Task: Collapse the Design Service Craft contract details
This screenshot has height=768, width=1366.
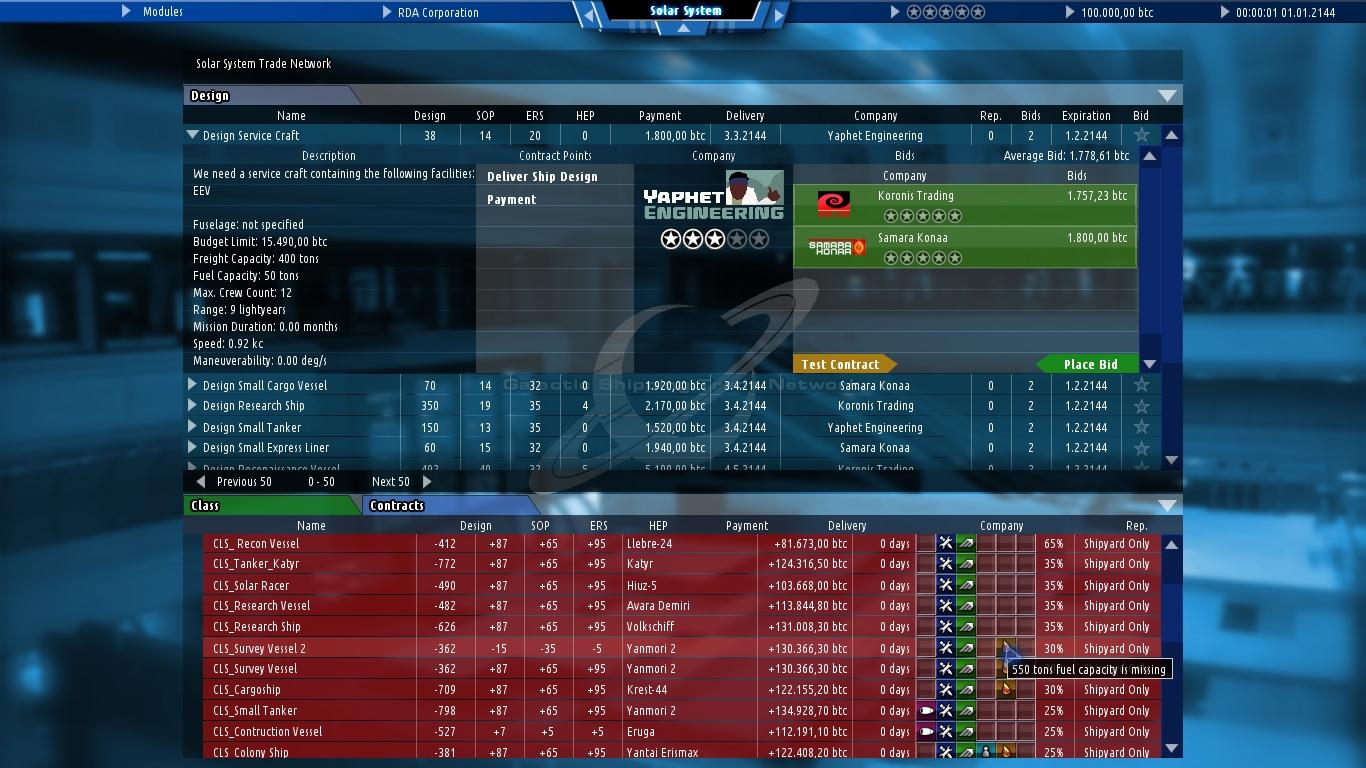Action: (191, 135)
